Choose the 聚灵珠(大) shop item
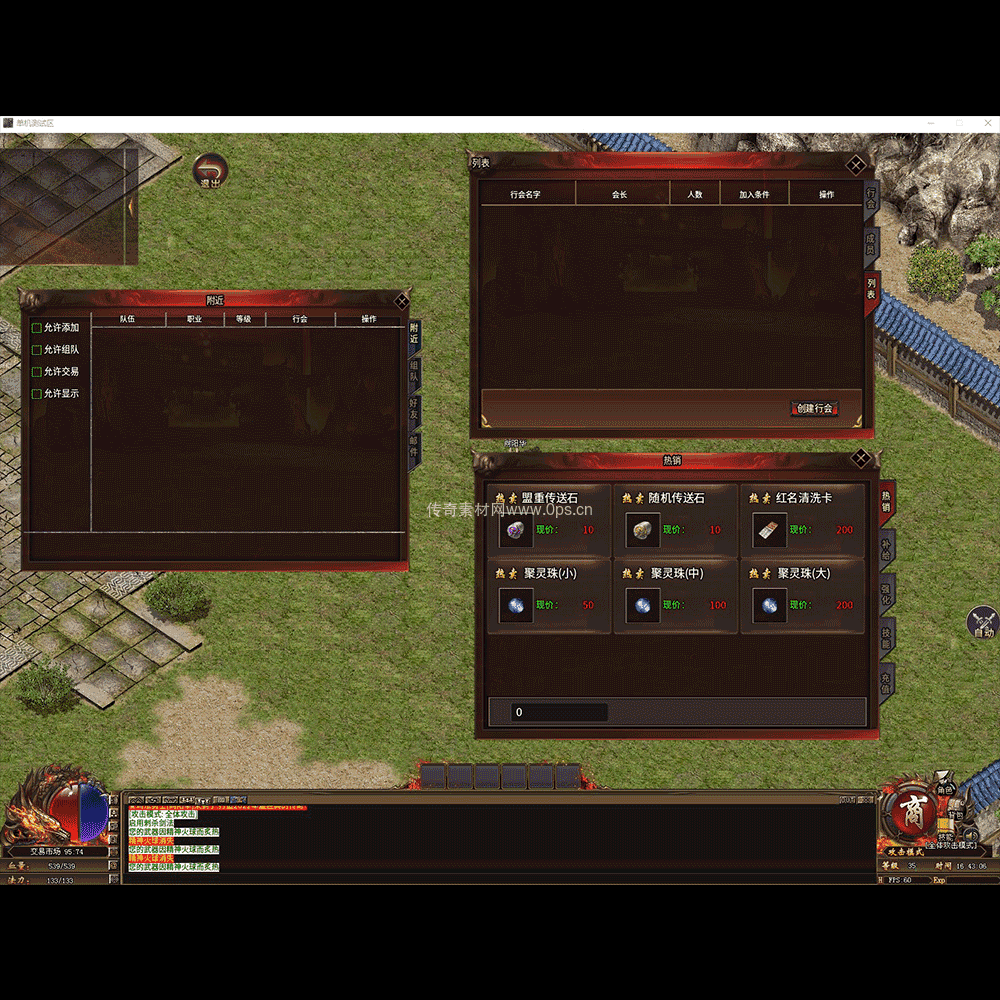Image resolution: width=1000 pixels, height=1000 pixels. point(802,596)
